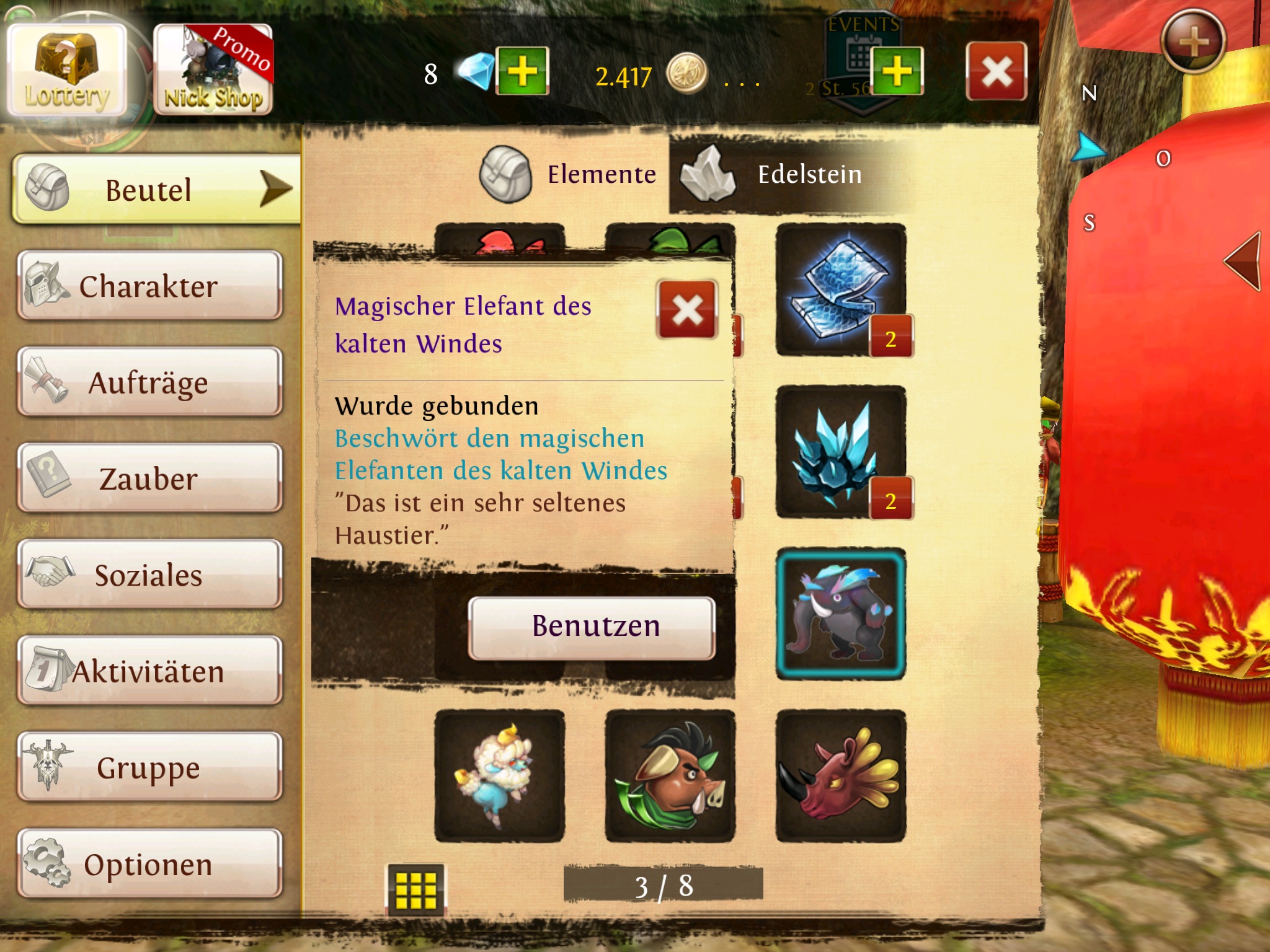Open the Charakter menu
Viewport: 1270px width, 952px height.
click(x=149, y=286)
